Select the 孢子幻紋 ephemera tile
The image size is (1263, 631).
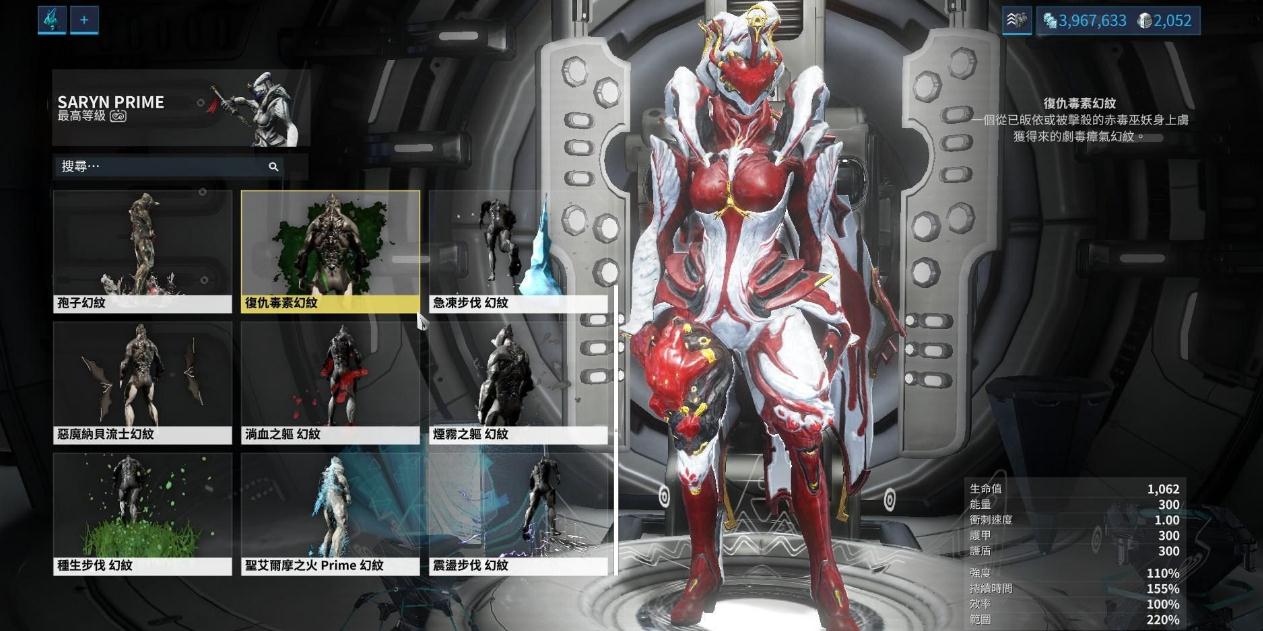pos(142,251)
